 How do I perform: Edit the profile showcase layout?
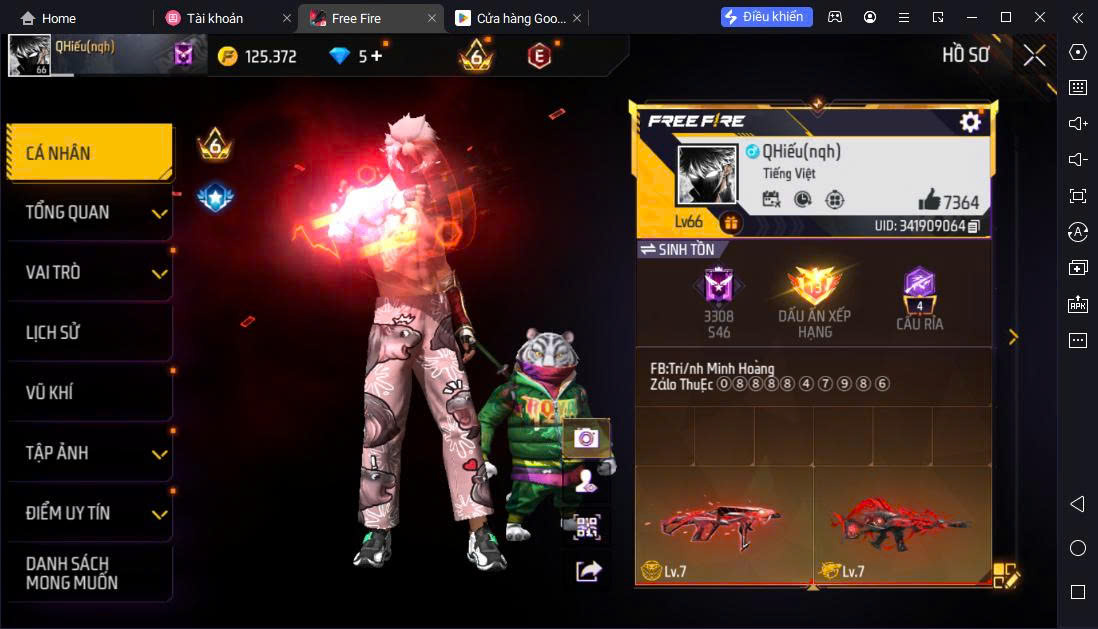point(1004,575)
